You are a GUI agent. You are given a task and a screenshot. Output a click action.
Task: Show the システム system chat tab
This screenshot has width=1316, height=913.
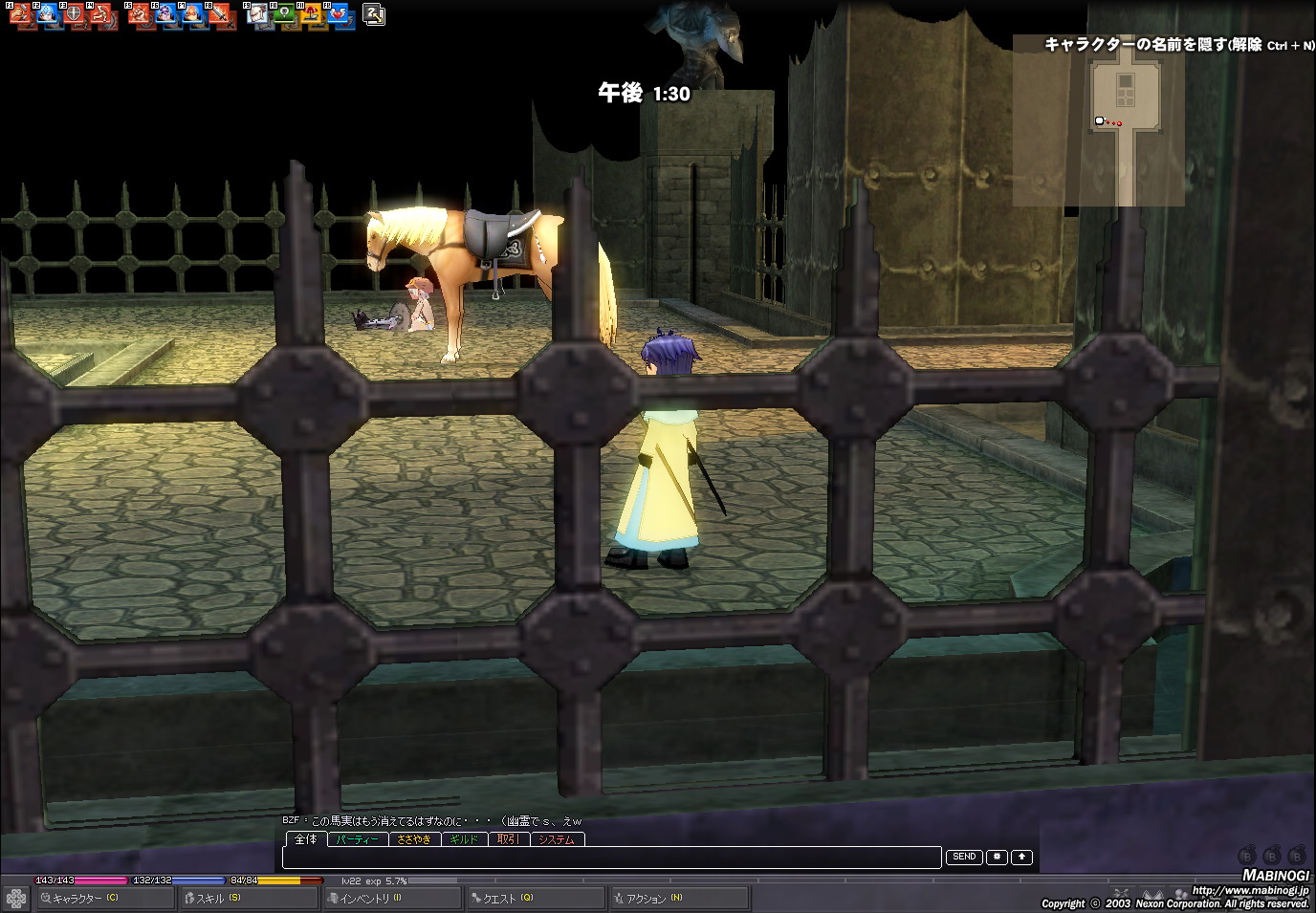click(x=557, y=839)
